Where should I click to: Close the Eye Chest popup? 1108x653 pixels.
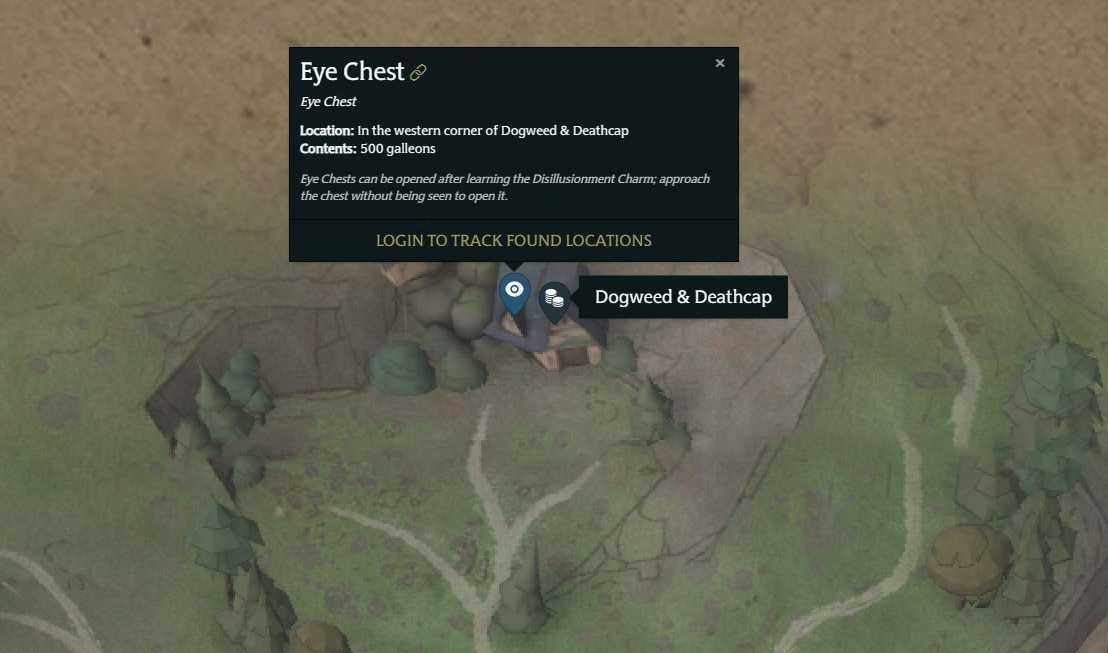click(720, 63)
